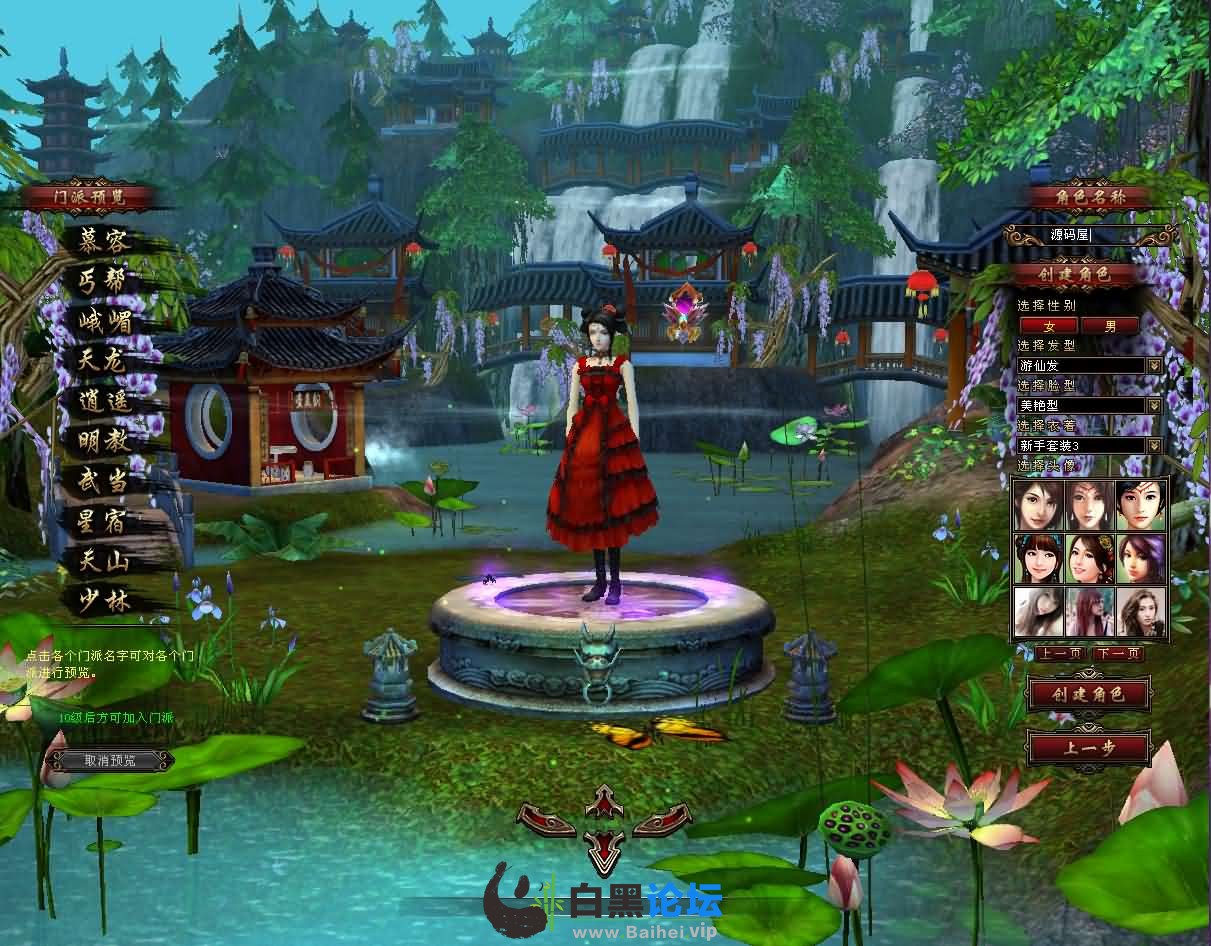Preview the 武当 (Wudang) sect
1211x946 pixels.
click(106, 481)
